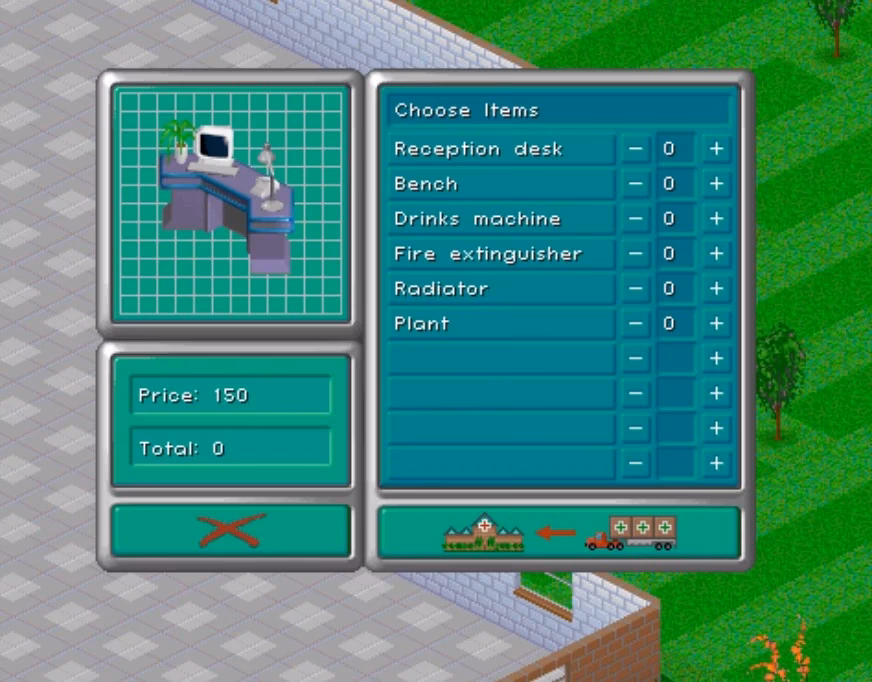Choose the Drinks machine item

(x=500, y=219)
